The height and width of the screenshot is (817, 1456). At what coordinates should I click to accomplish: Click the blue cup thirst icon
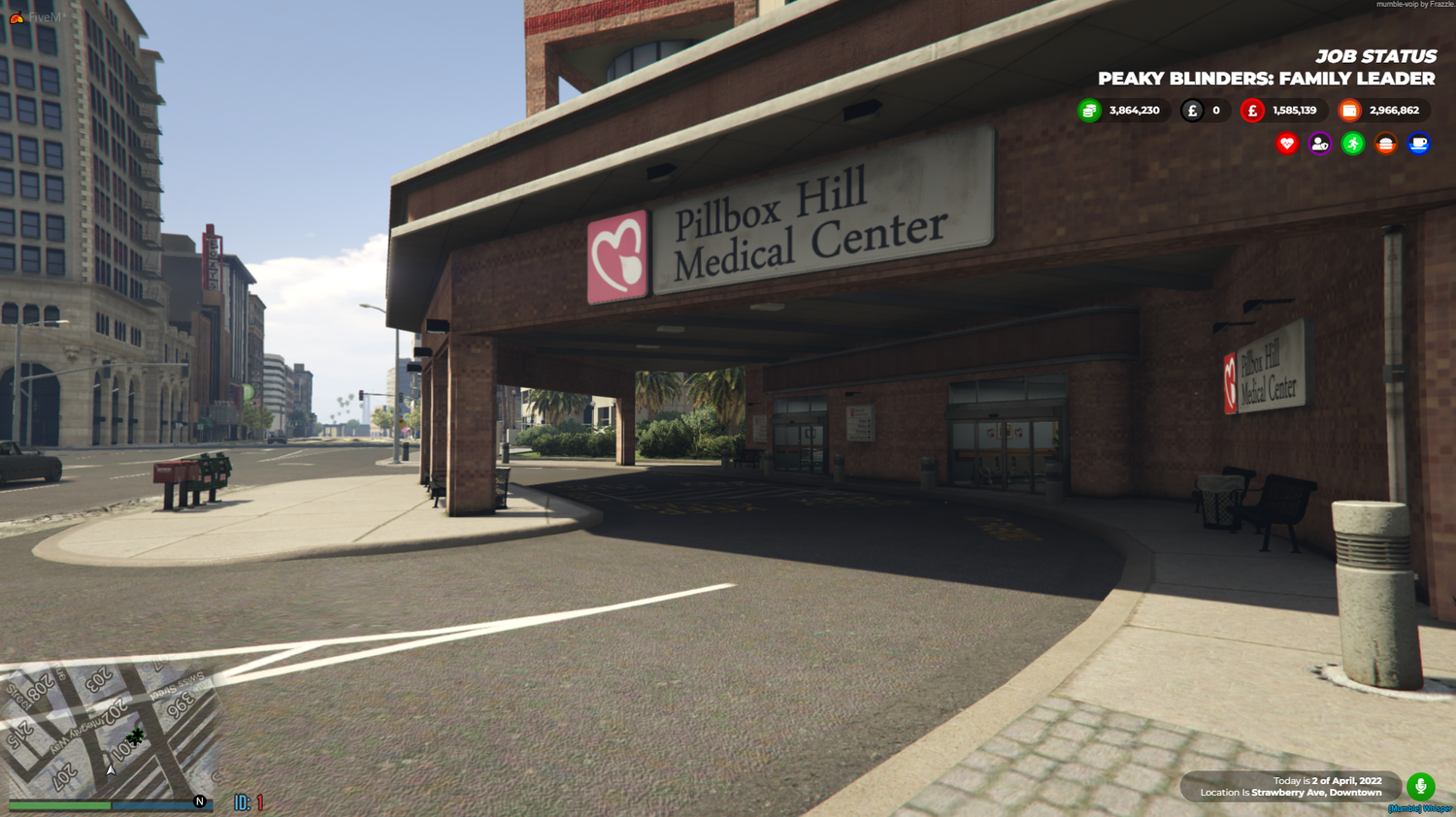coord(1419,144)
